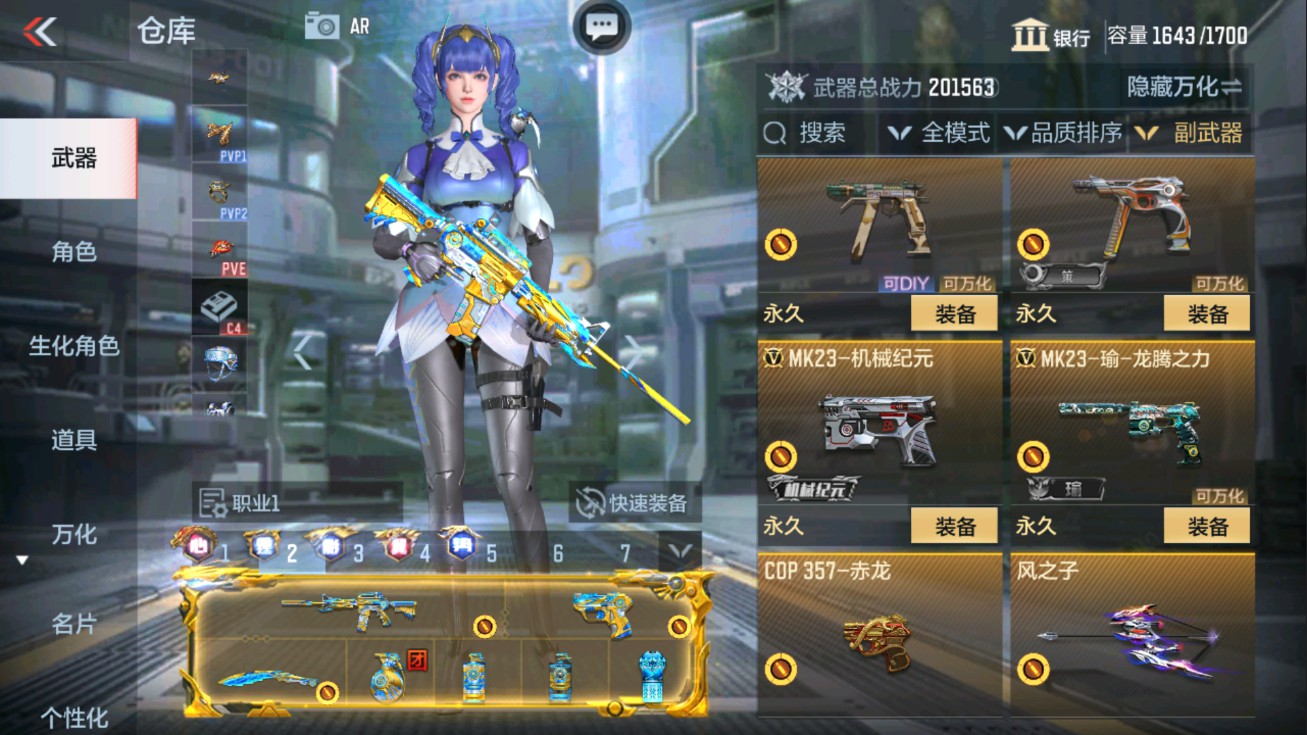The image size is (1307, 735).
Task: Open the AR camera mode
Action: [x=337, y=24]
